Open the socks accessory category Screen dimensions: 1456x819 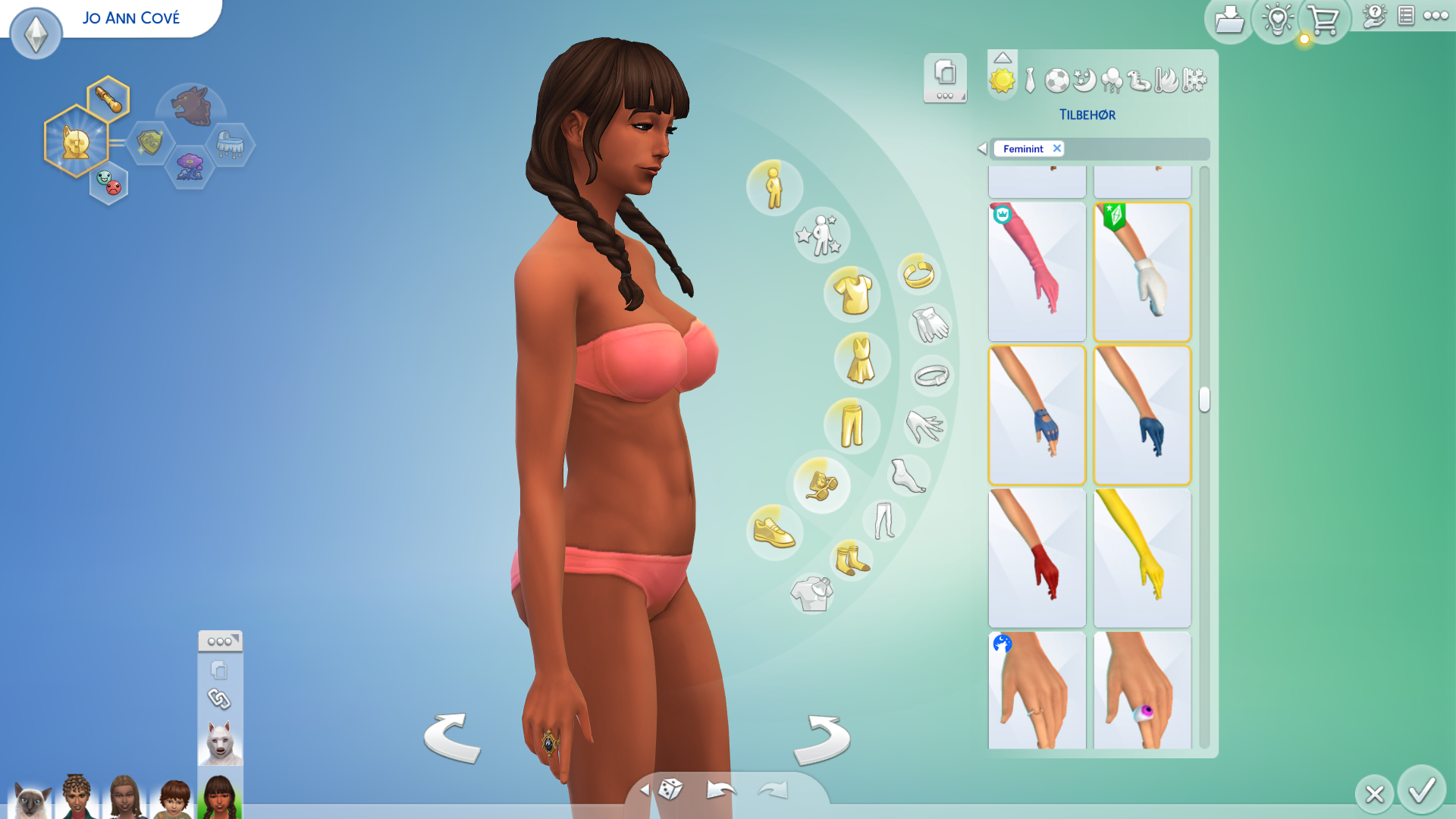[852, 560]
